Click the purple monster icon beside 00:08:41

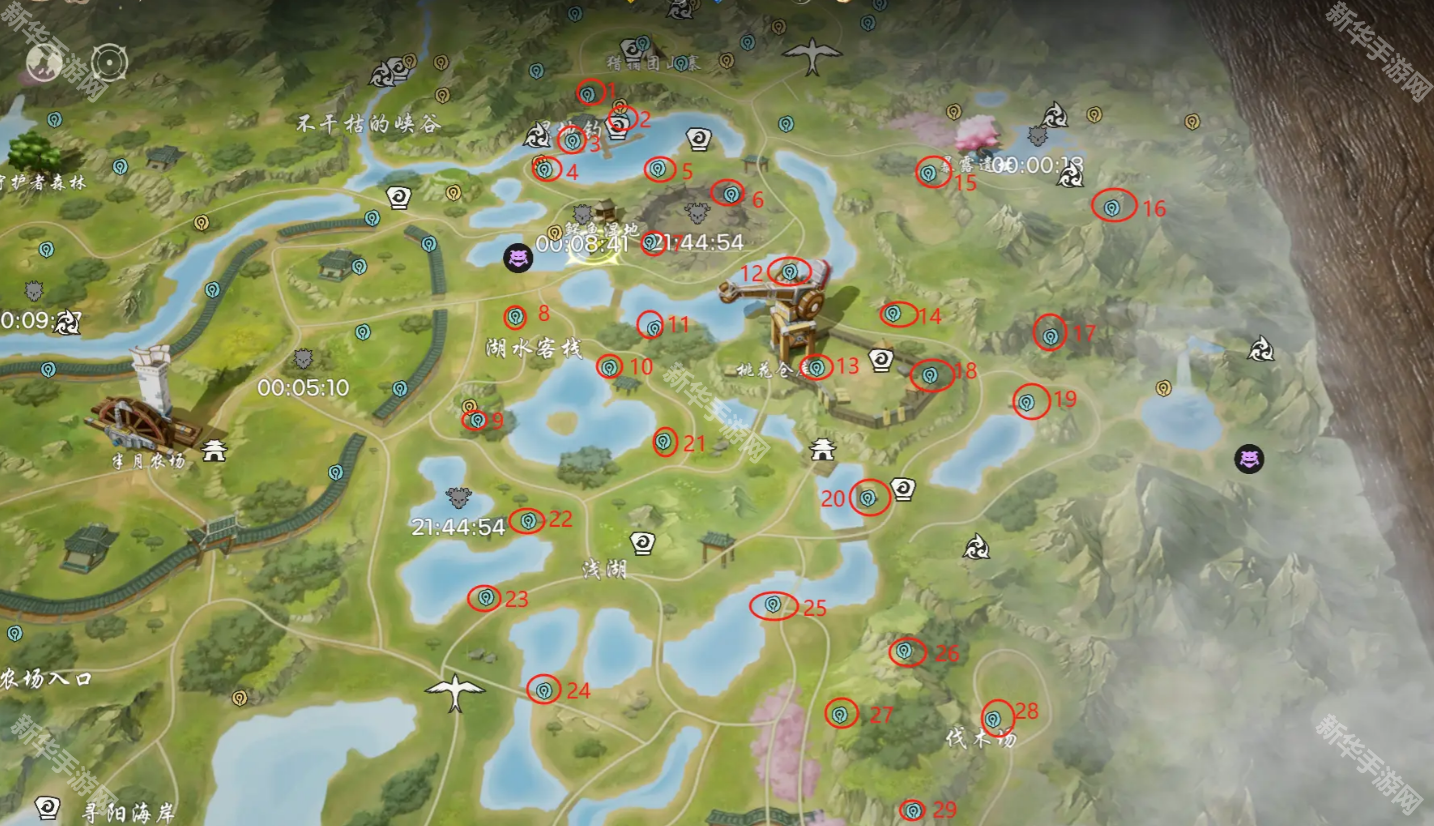[518, 258]
